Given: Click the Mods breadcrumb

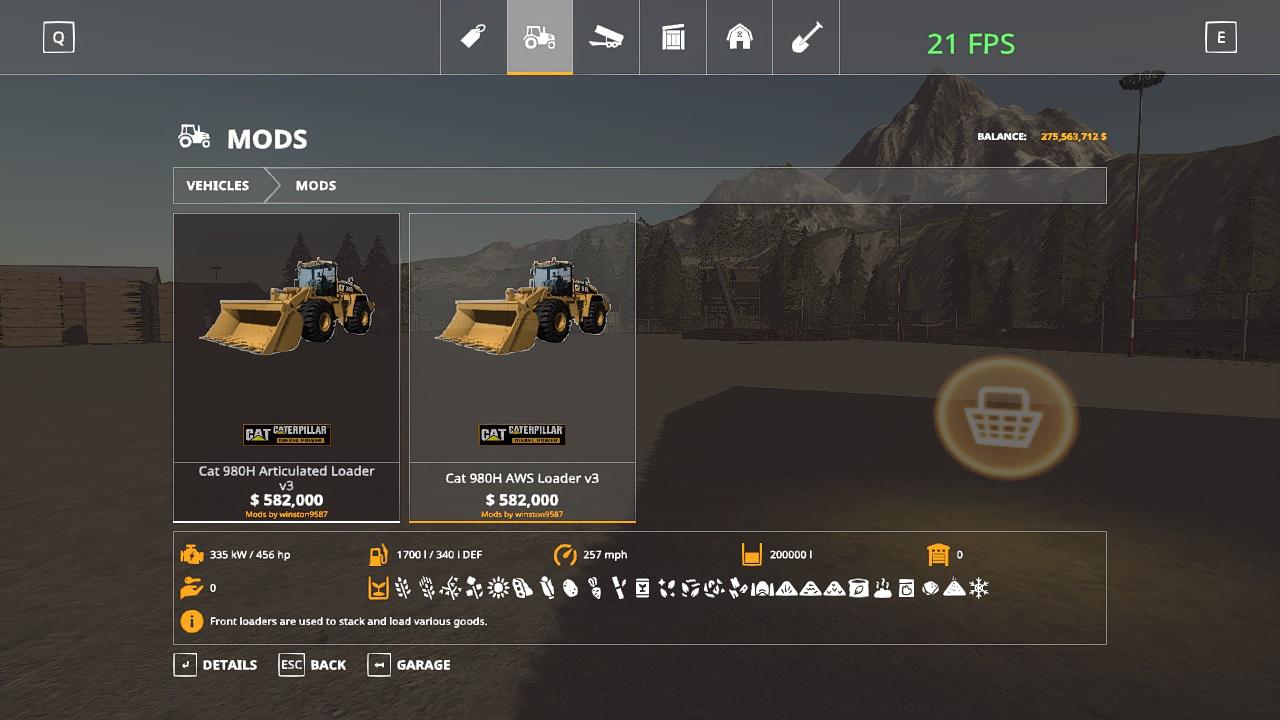Looking at the screenshot, I should 316,186.
